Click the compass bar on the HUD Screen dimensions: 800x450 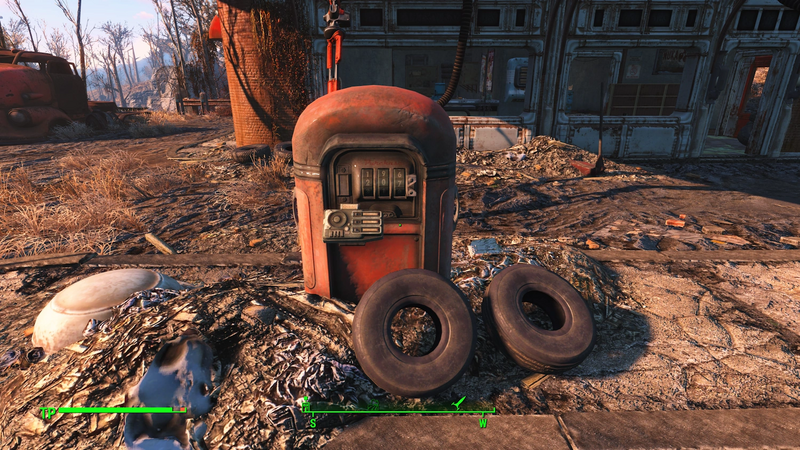click(400, 411)
